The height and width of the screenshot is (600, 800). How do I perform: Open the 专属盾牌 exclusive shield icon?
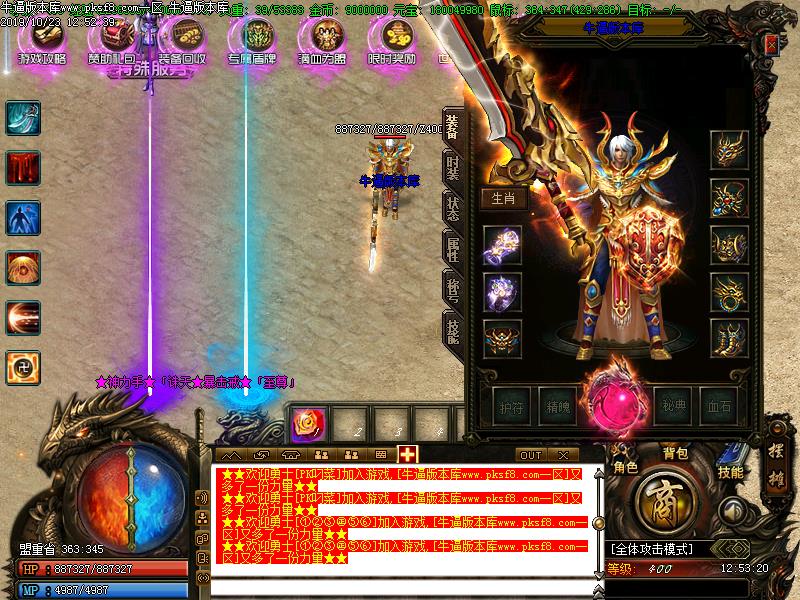coord(252,40)
